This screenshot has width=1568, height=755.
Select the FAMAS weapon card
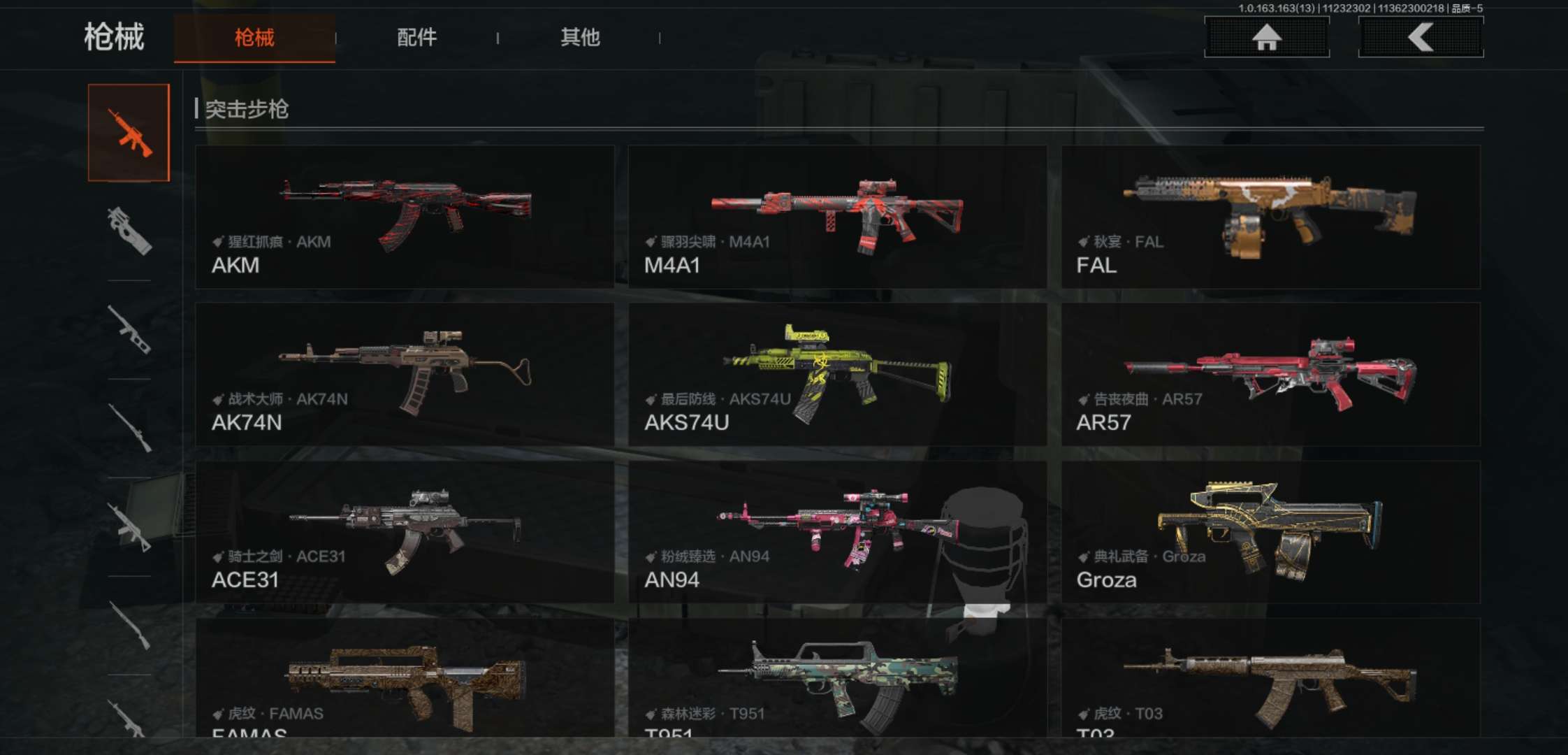[x=405, y=678]
